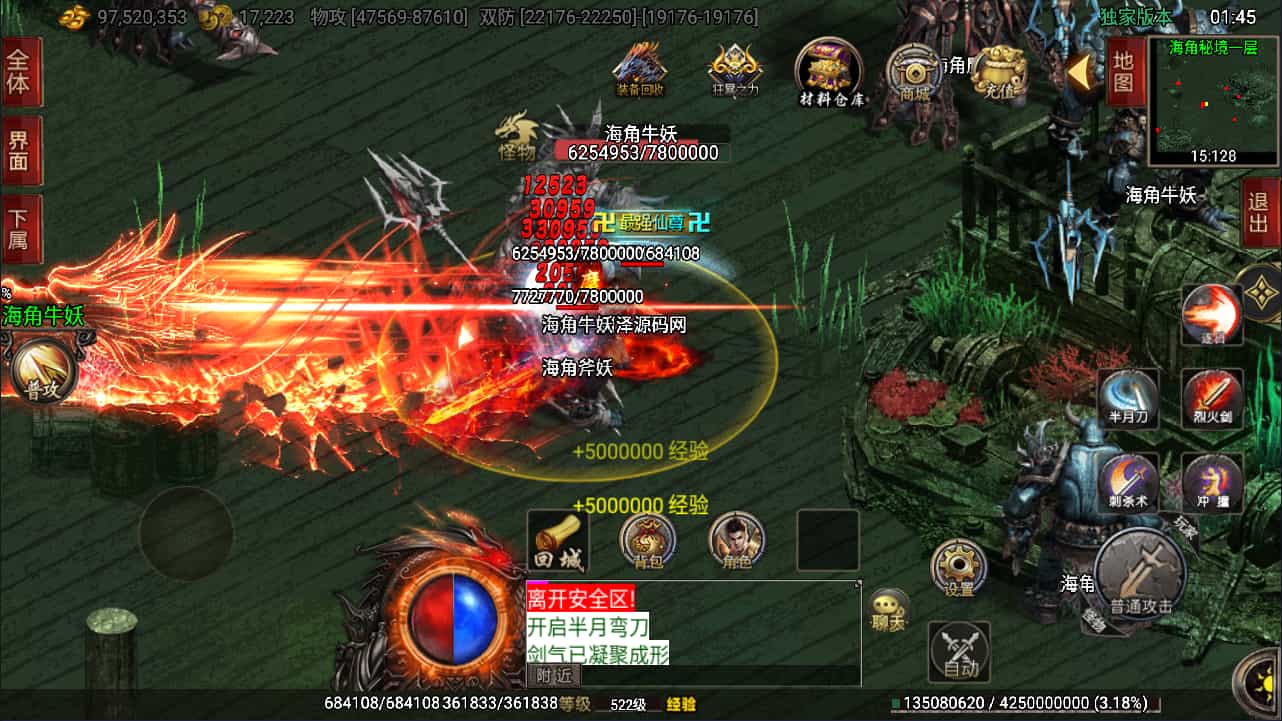Select the 下属 tab
Image resolution: width=1282 pixels, height=721 pixels.
click(x=20, y=229)
